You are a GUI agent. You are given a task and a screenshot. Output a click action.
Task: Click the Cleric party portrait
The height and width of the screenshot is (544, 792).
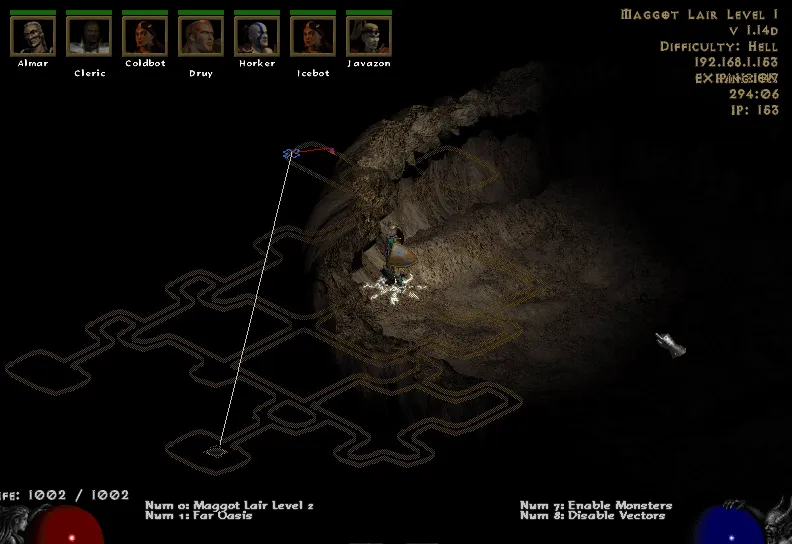(x=89, y=36)
